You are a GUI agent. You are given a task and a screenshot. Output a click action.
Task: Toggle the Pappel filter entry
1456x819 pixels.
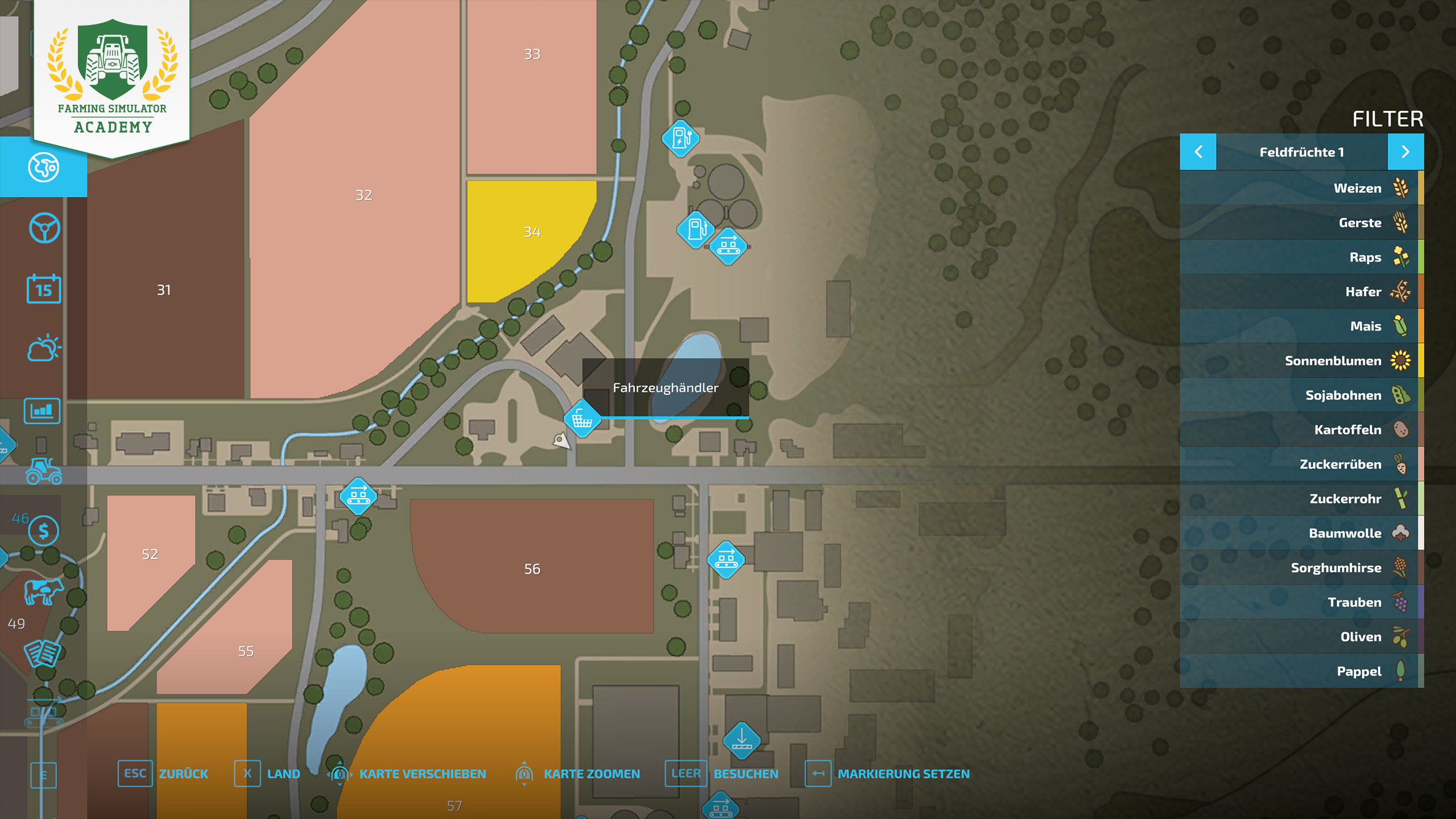point(1301,671)
